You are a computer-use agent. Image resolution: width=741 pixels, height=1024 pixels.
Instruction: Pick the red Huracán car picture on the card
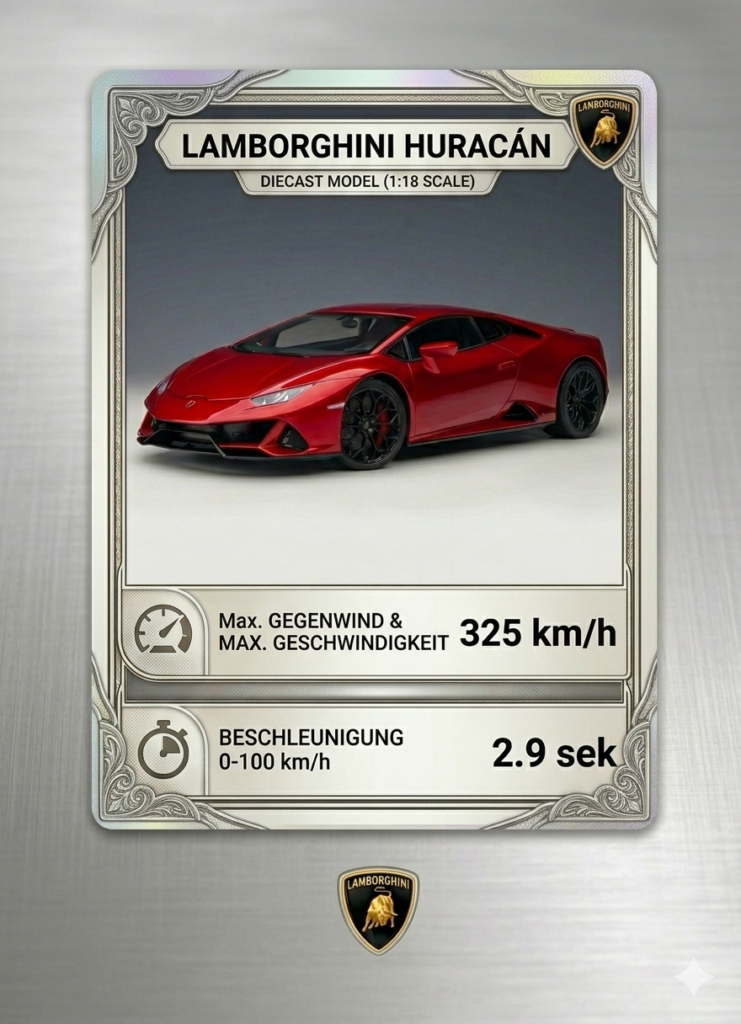pos(373,385)
